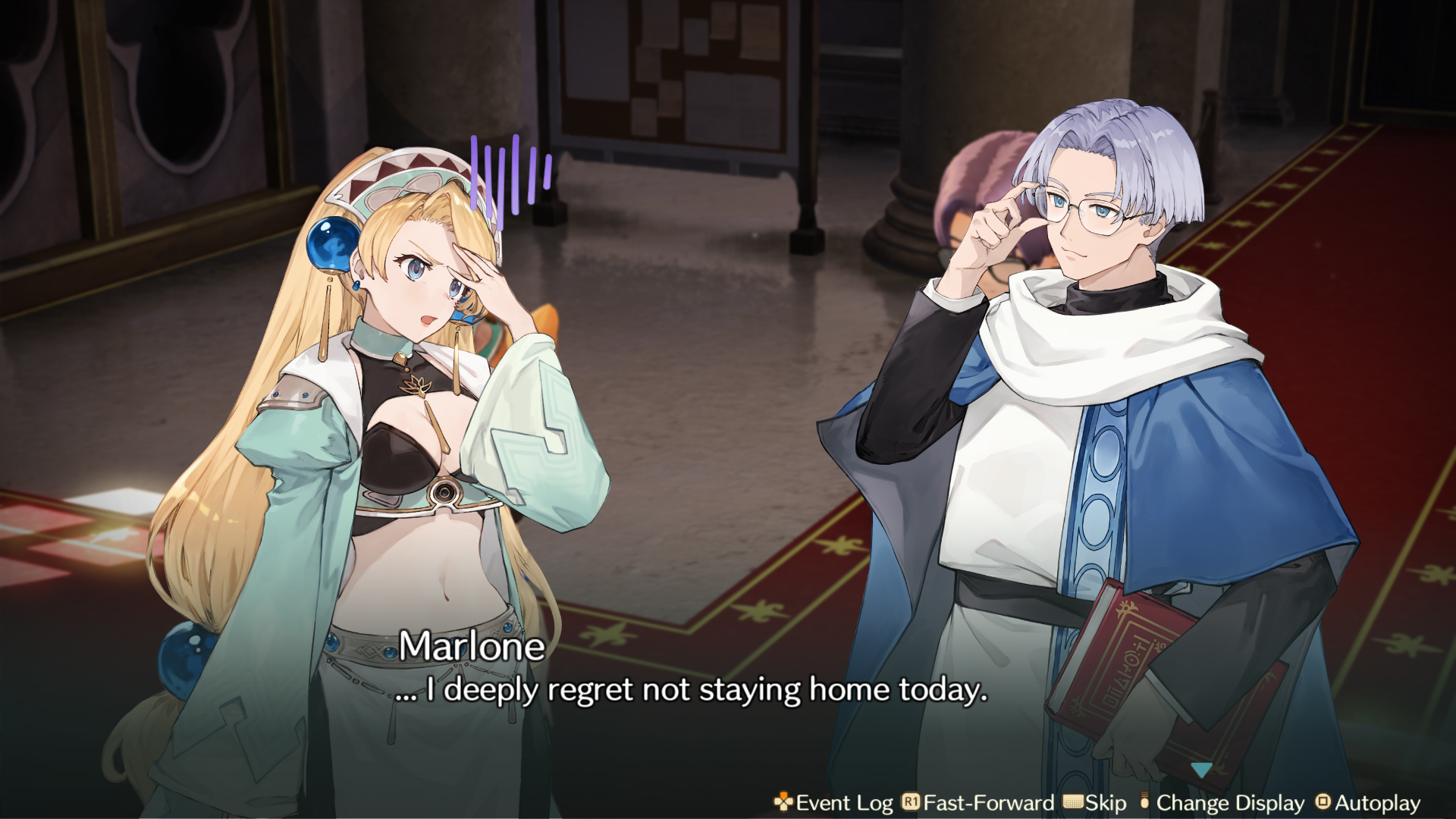Start Autoplay for the conversation

pos(1376,803)
